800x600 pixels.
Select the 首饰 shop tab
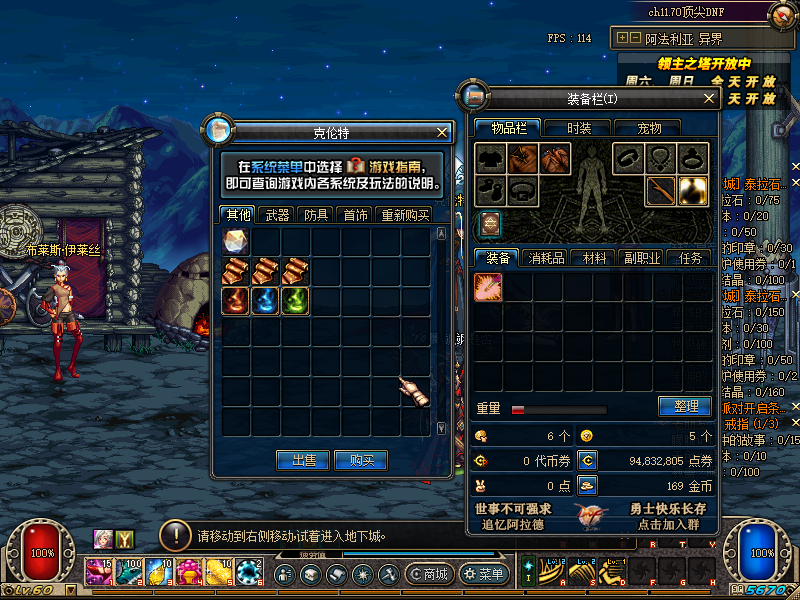click(355, 215)
